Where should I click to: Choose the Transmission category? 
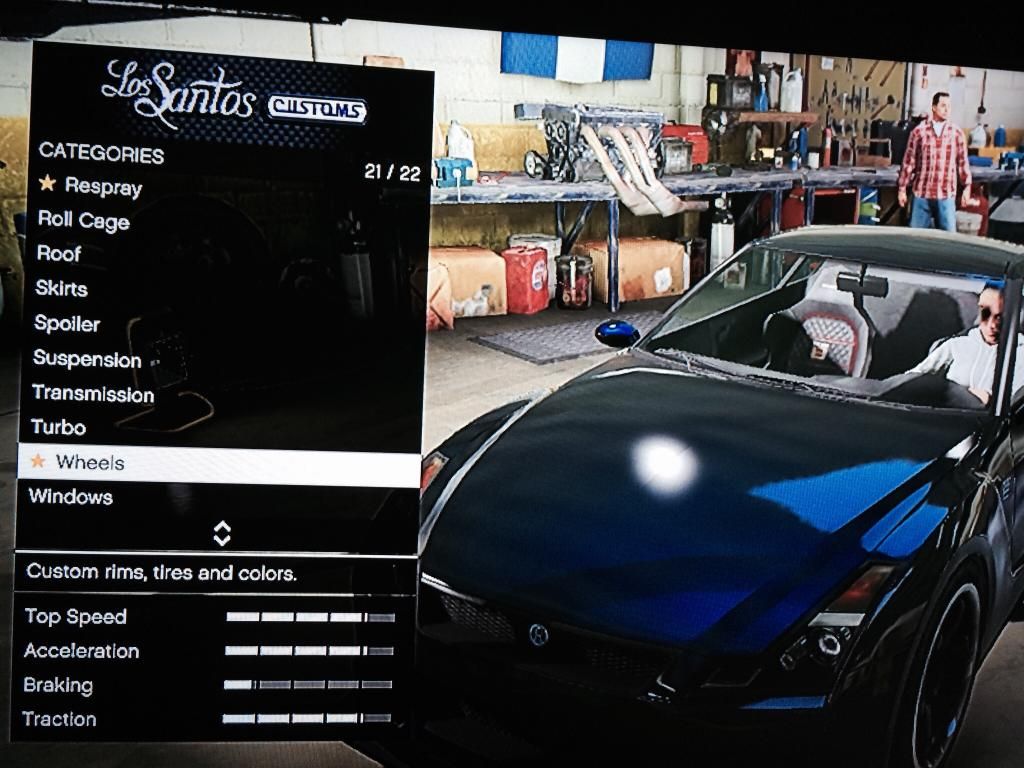point(93,394)
